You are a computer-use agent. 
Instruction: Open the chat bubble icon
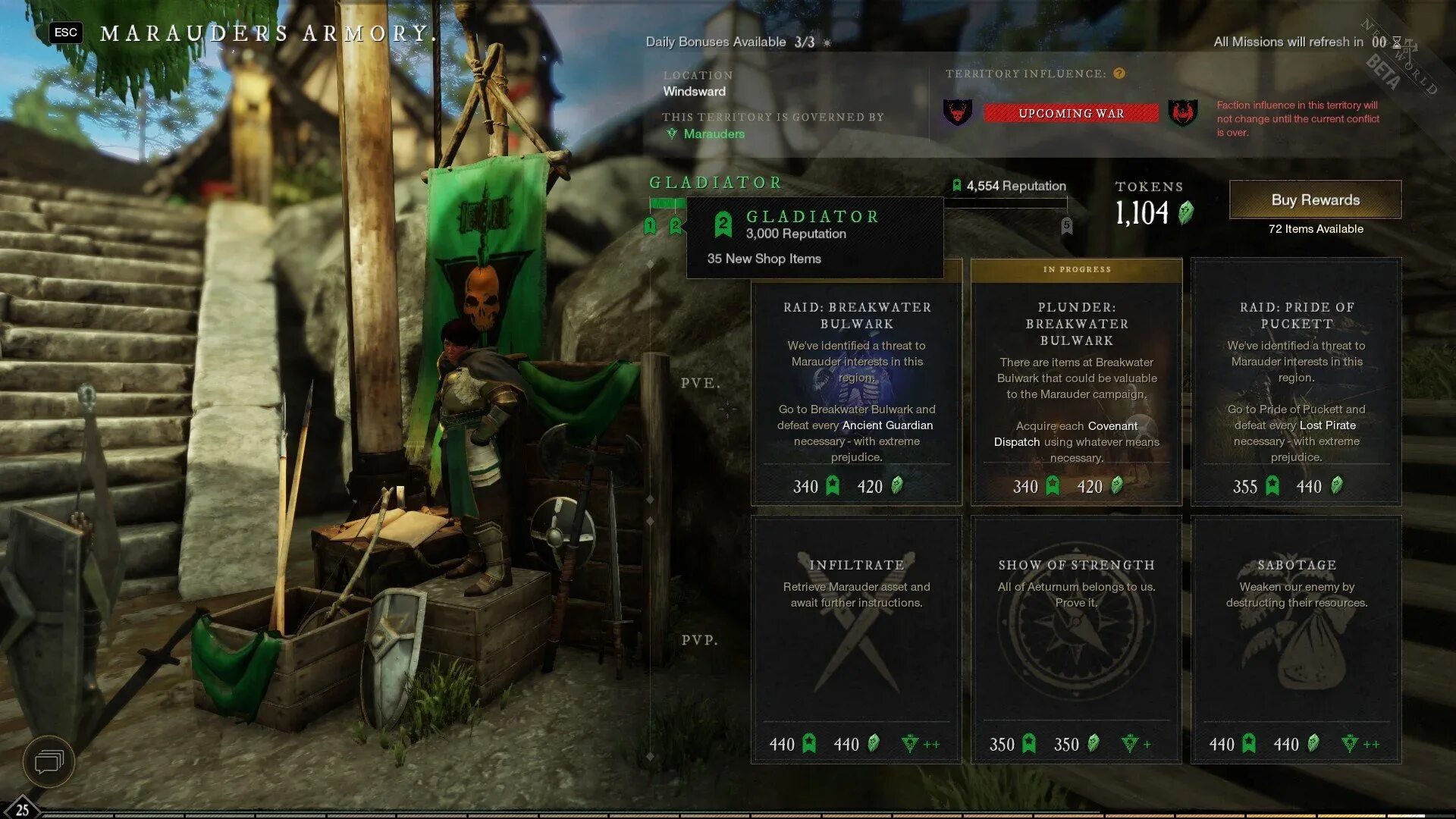tap(49, 761)
